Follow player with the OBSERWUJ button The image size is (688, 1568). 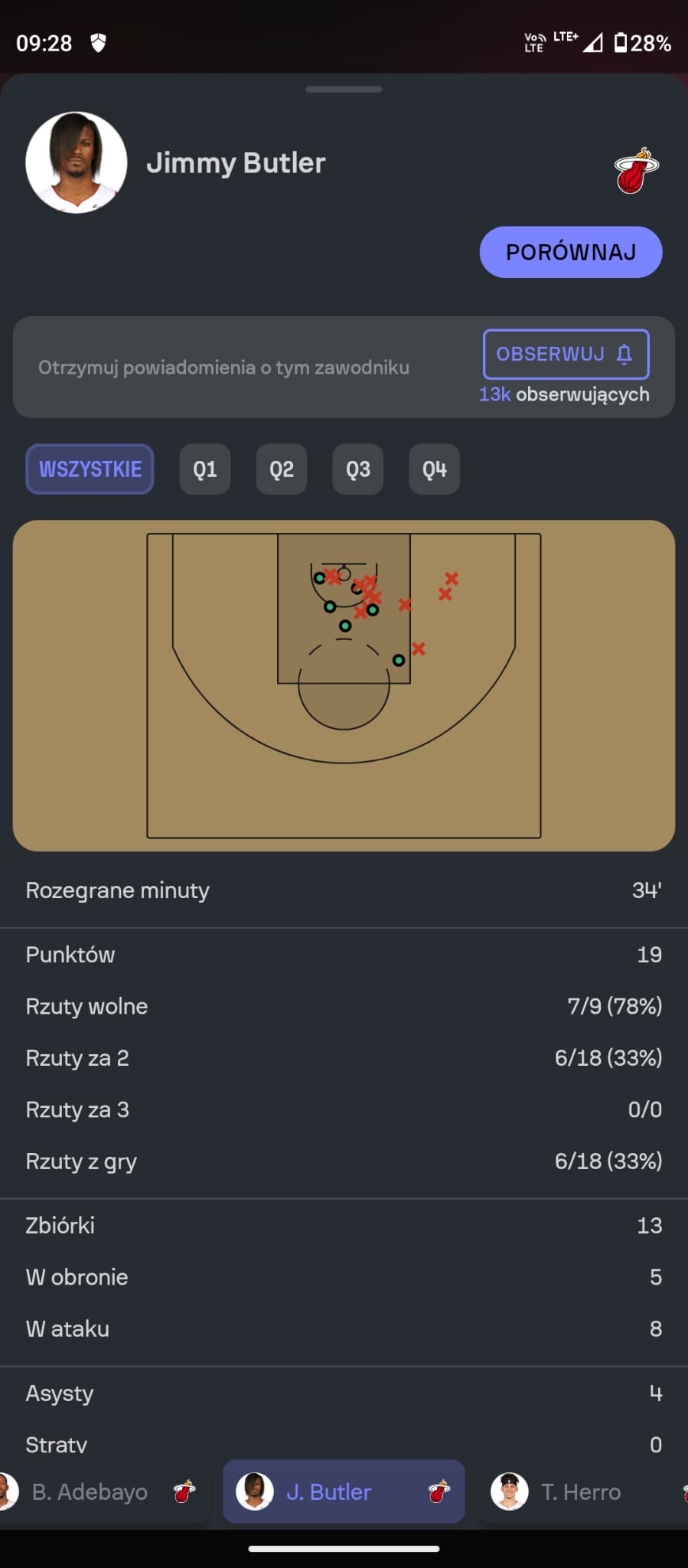tap(566, 354)
